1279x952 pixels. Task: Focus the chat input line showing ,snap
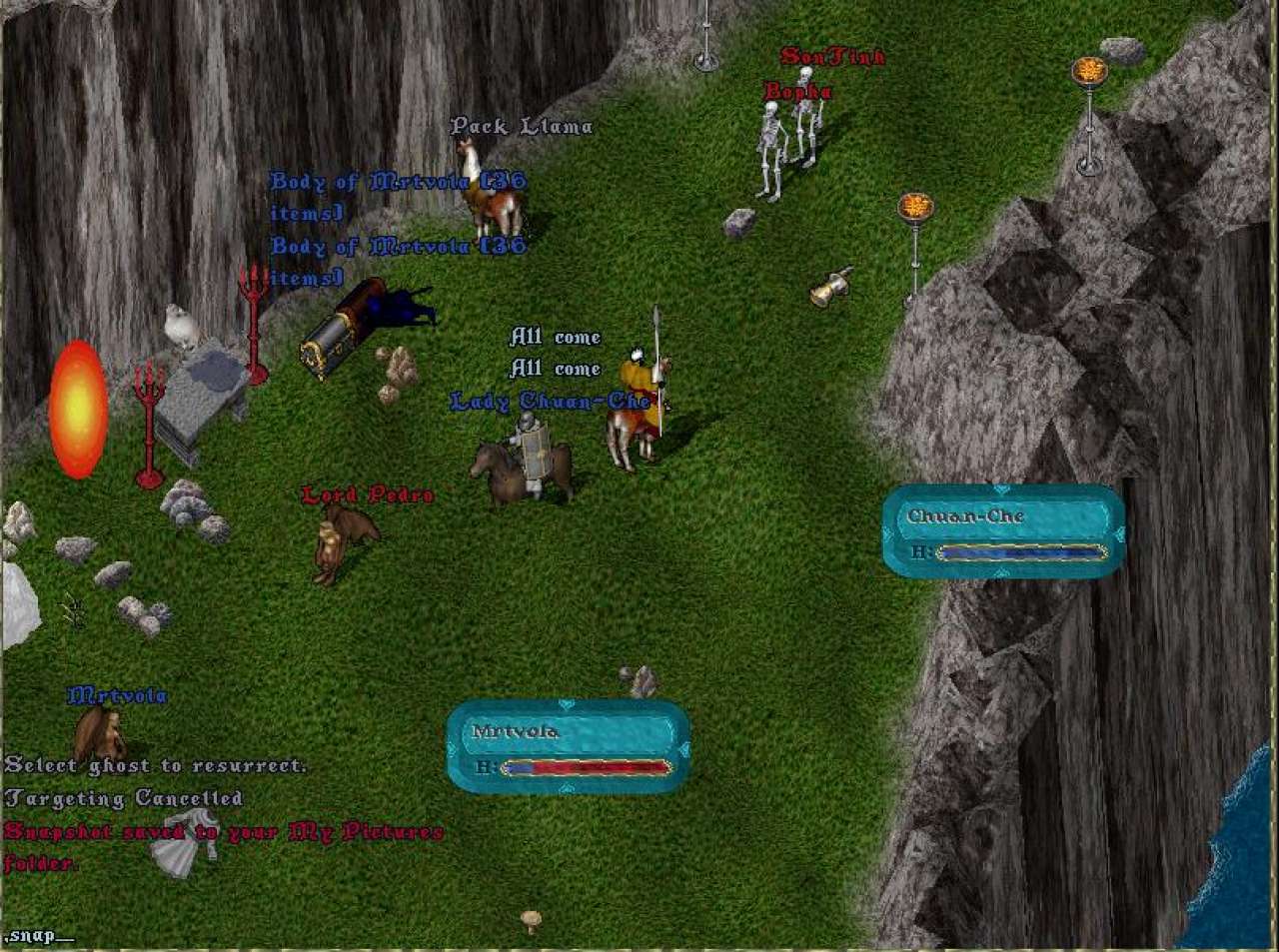pyautogui.click(x=40, y=936)
